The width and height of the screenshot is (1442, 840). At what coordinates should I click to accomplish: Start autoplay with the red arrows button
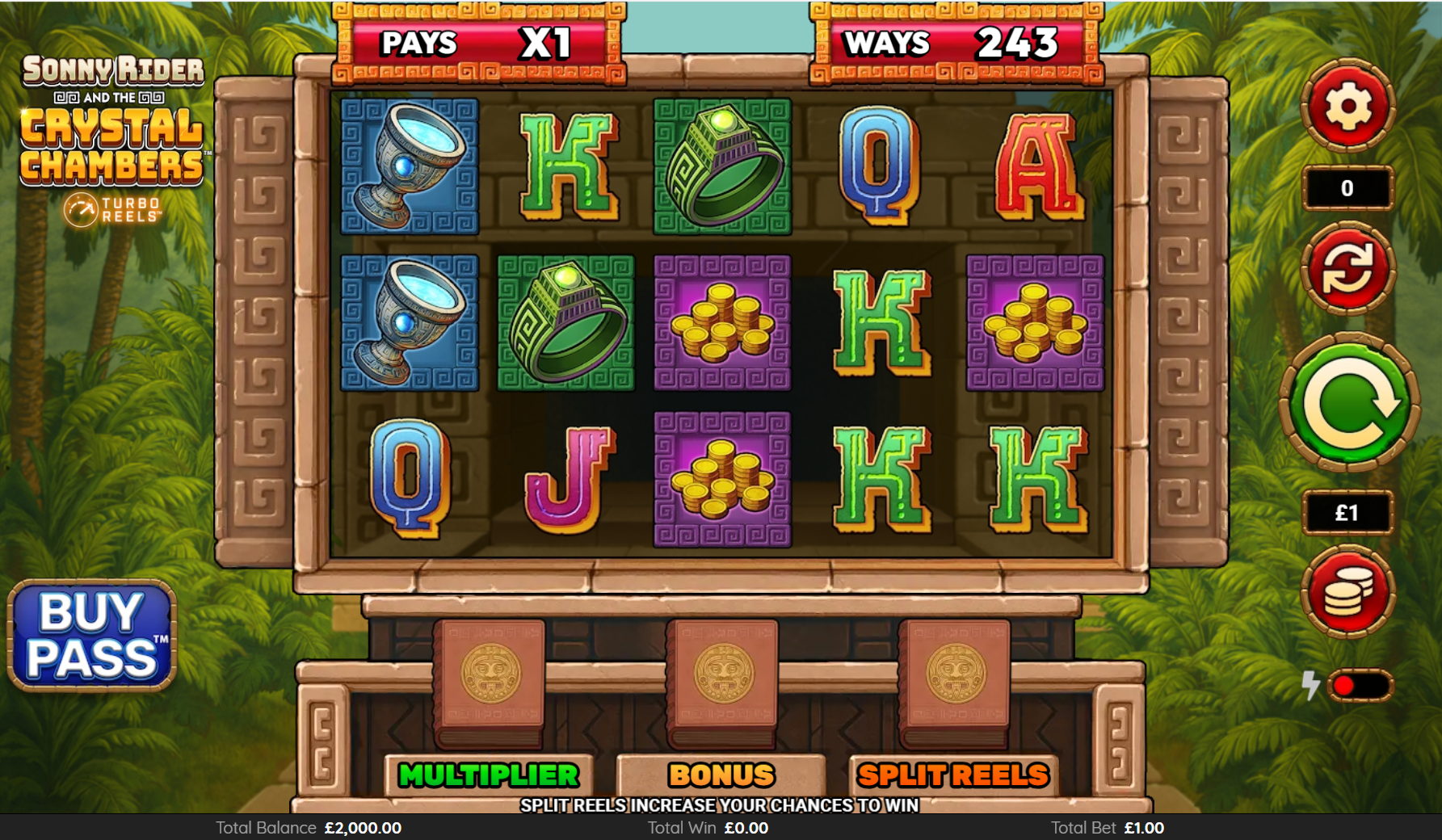tap(1347, 268)
